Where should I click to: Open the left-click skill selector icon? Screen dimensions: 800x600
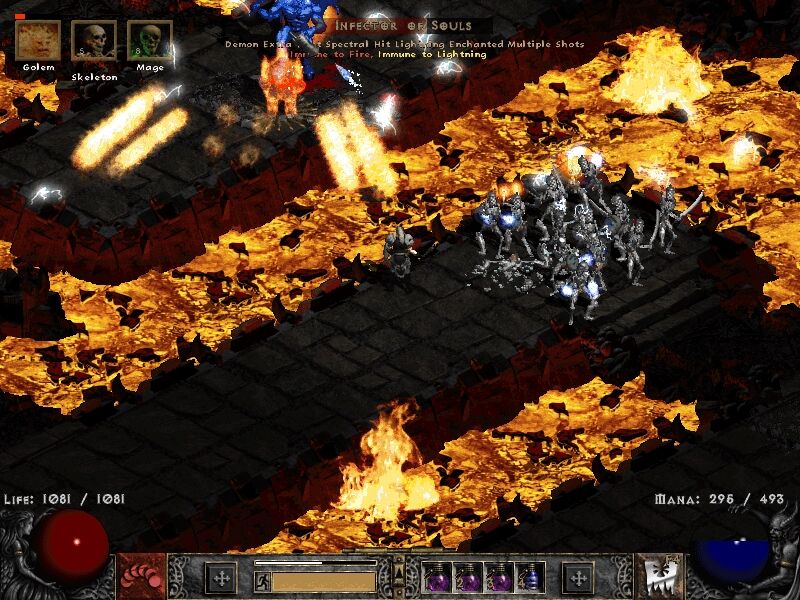[141, 576]
